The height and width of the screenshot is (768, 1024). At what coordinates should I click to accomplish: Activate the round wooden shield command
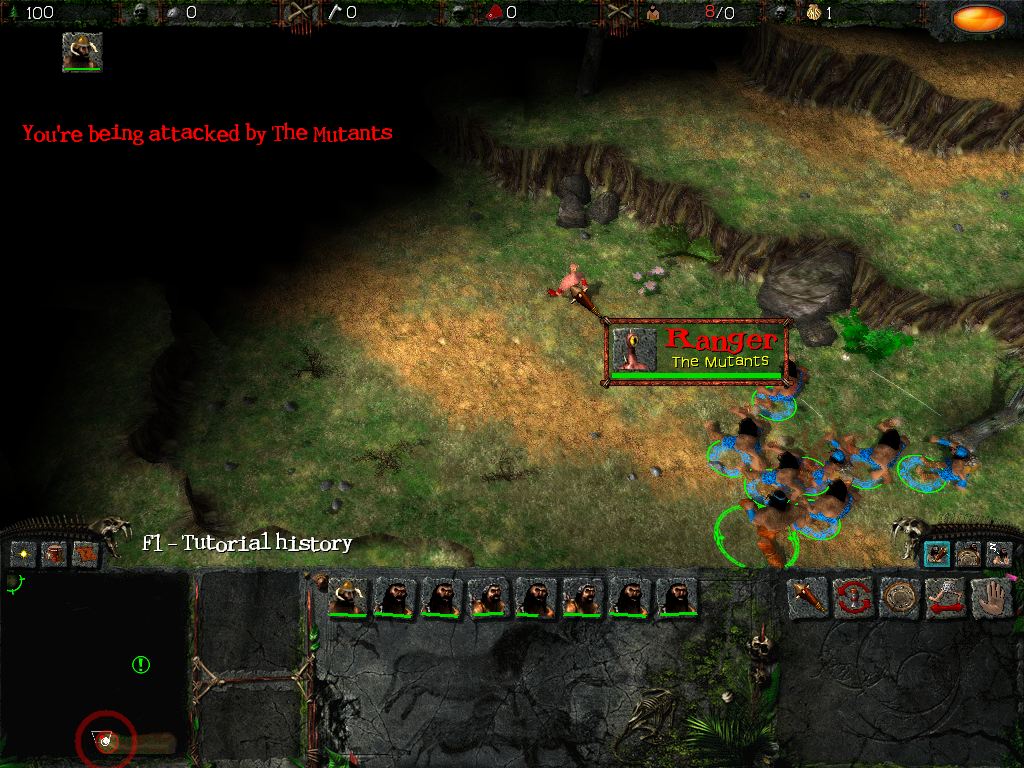tap(899, 598)
